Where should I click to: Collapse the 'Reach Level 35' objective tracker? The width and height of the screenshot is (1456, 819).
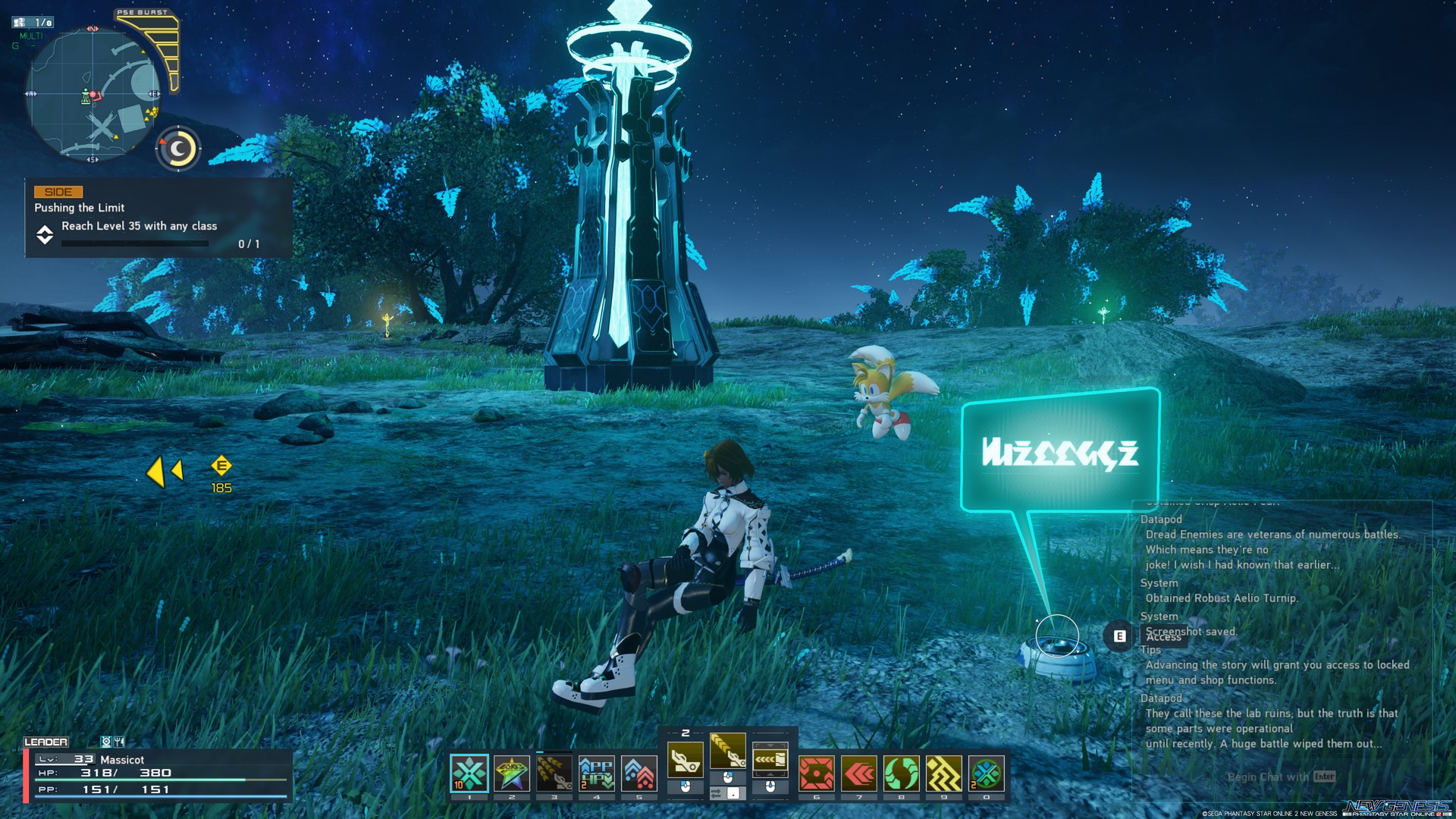tap(46, 236)
